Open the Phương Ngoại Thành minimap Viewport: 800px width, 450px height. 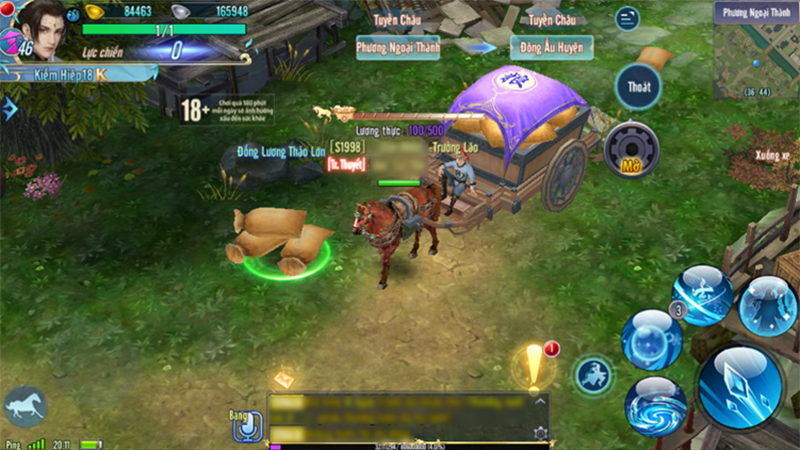coord(756,52)
